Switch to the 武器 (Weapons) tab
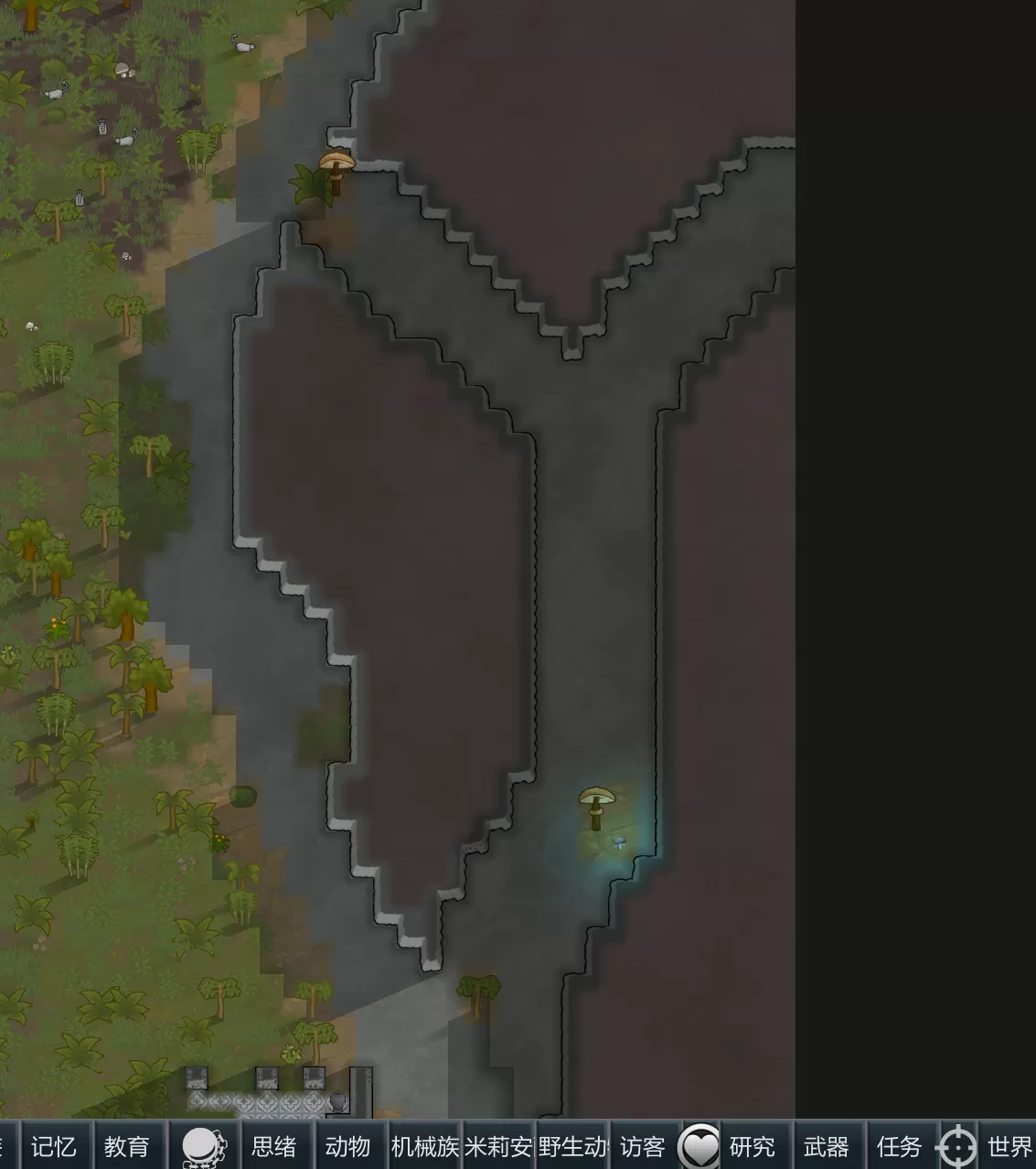 (x=826, y=1146)
